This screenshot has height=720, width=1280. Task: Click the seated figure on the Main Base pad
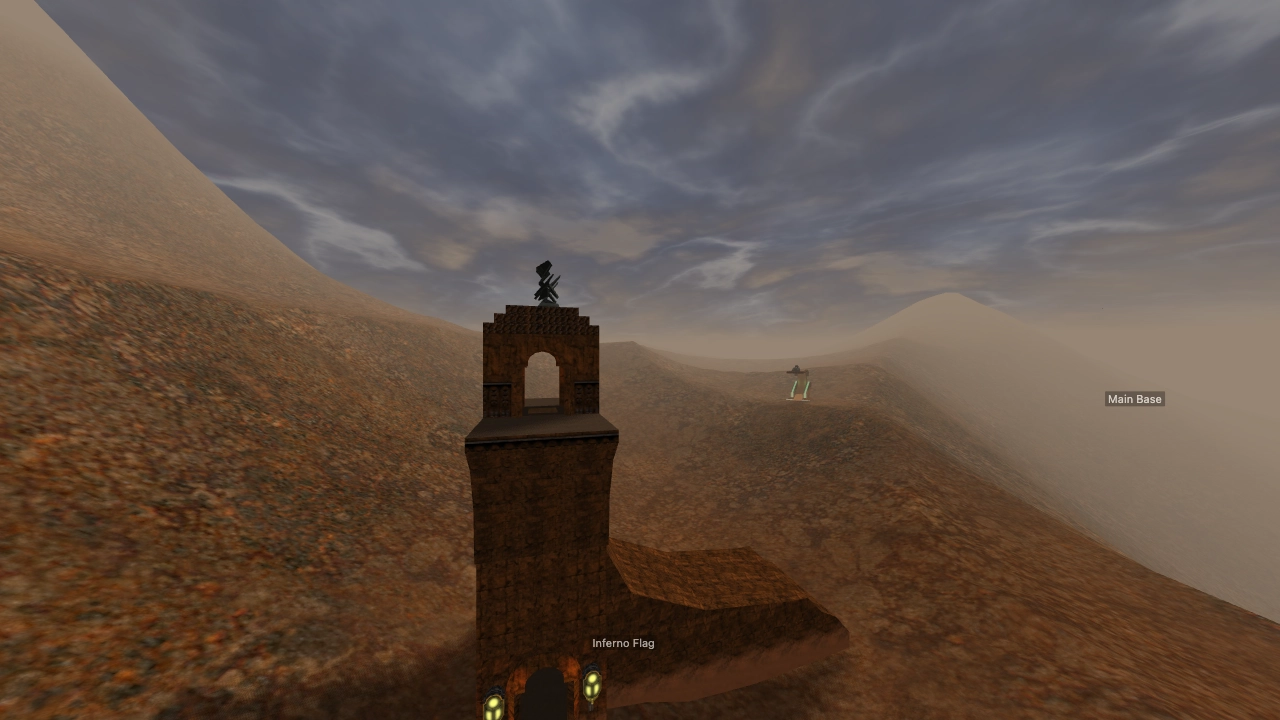796,369
